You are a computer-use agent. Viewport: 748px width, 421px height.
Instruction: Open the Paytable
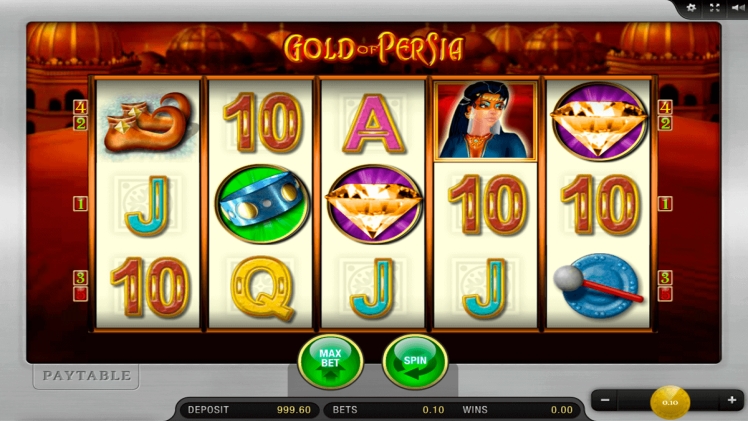(x=86, y=376)
